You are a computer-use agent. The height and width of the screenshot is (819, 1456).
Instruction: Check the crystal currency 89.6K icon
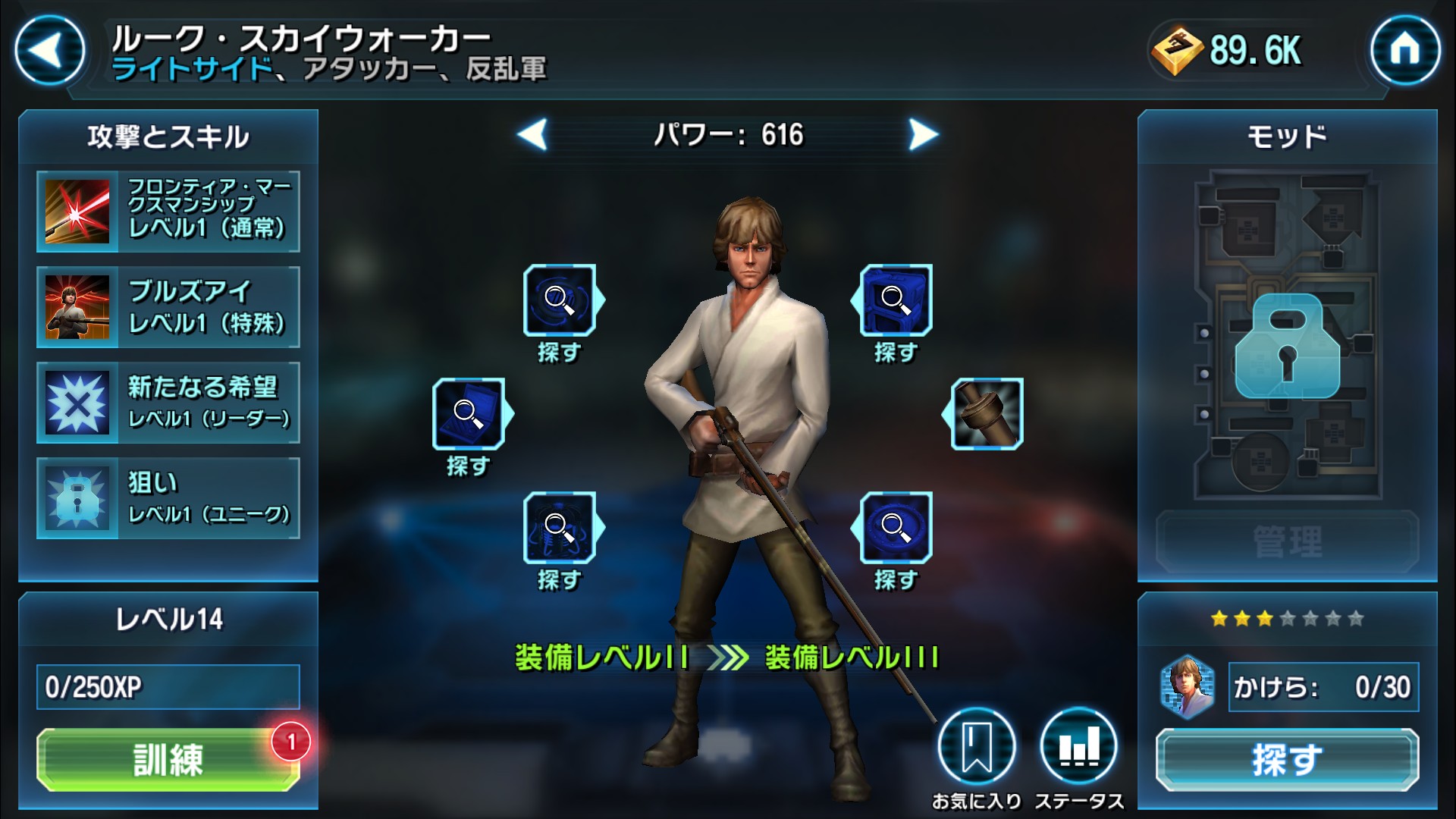click(x=1177, y=52)
